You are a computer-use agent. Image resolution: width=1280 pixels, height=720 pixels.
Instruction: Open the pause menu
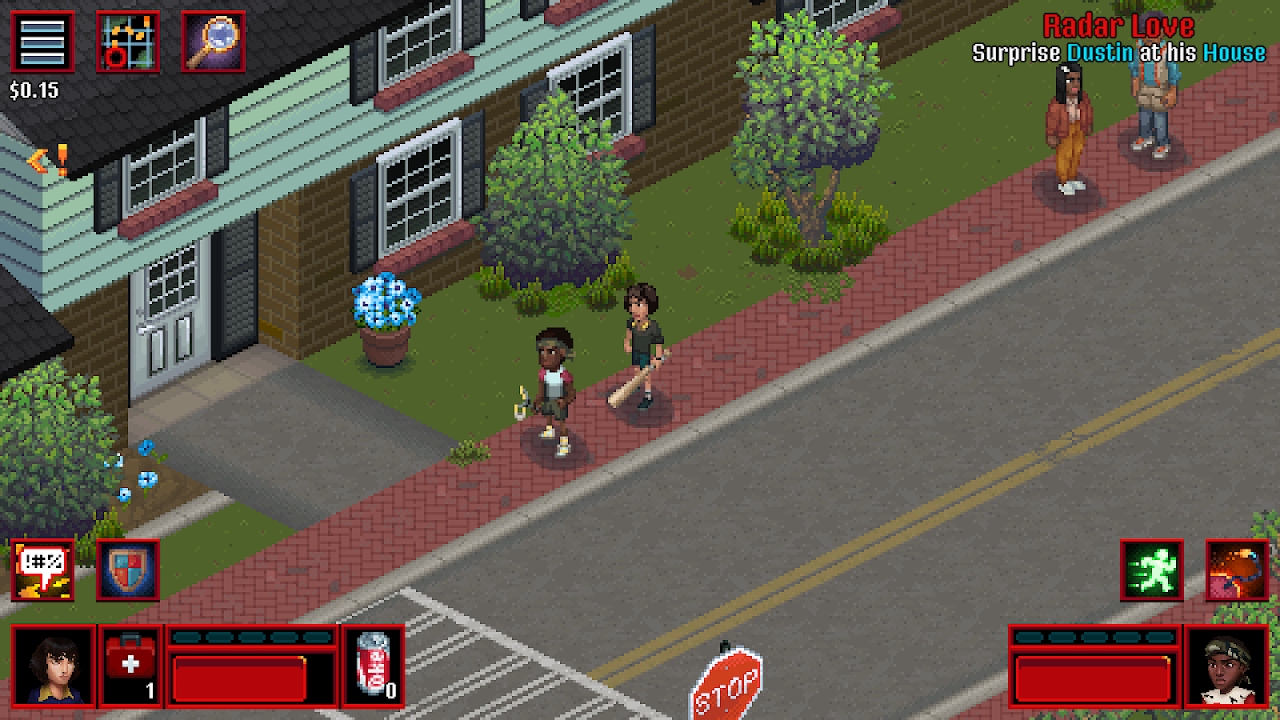[41, 42]
